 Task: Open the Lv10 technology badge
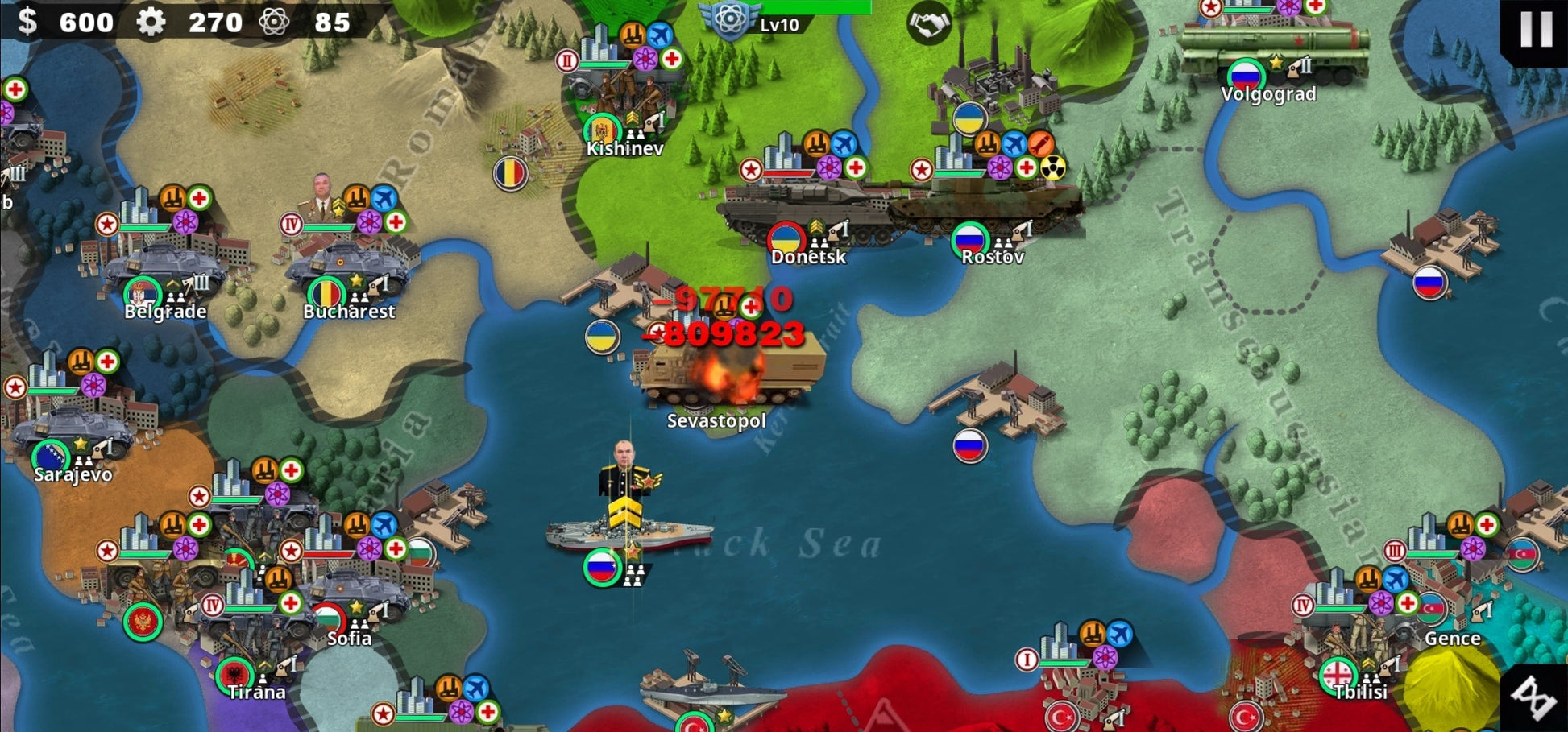click(730, 19)
